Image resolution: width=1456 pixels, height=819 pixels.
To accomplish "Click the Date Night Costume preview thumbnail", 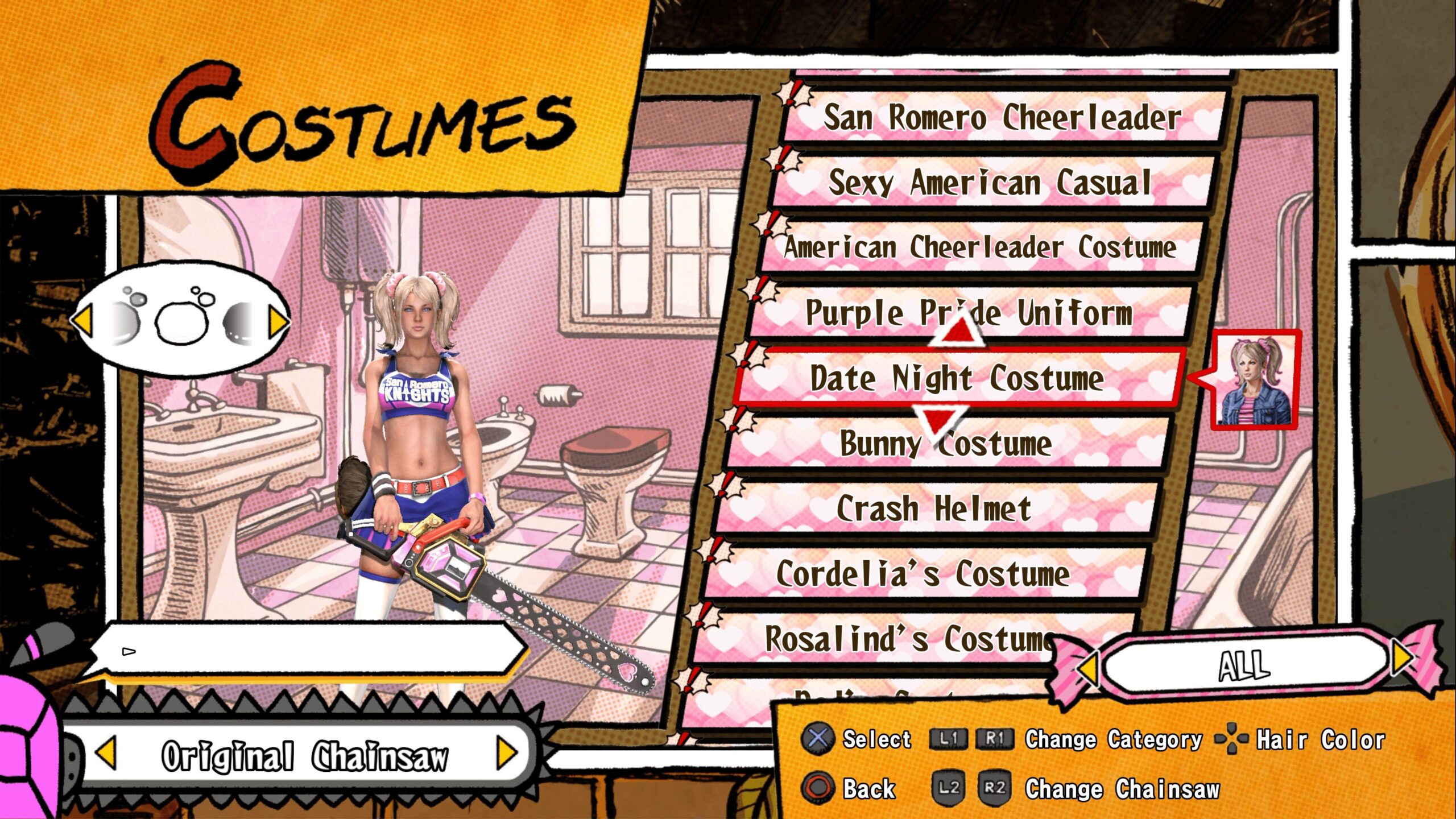I will tap(1255, 380).
